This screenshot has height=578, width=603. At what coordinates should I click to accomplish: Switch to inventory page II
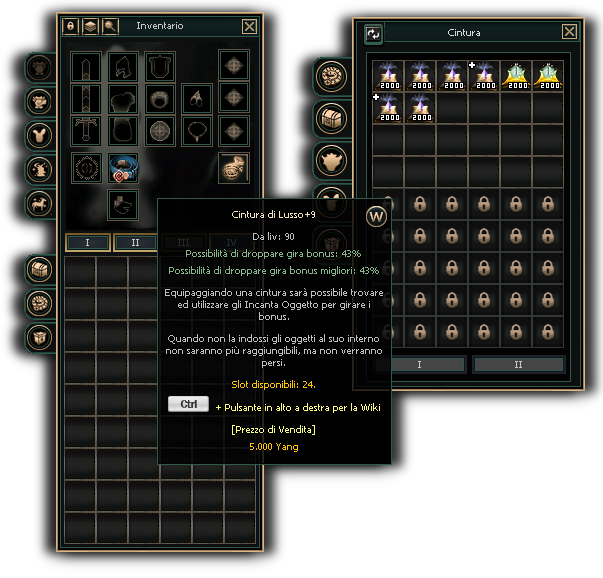135,241
